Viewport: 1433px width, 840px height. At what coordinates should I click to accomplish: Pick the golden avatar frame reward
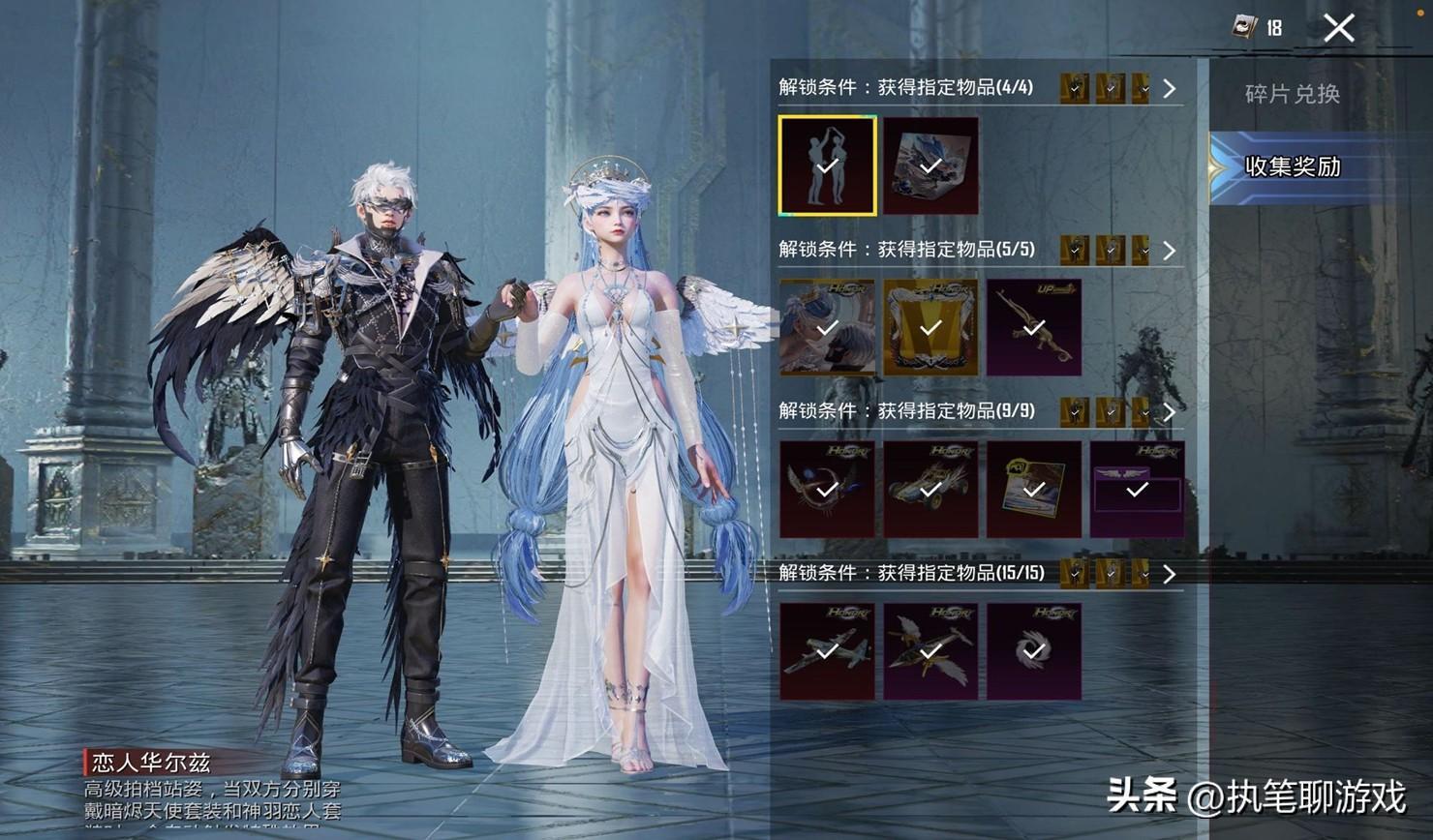[x=930, y=328]
